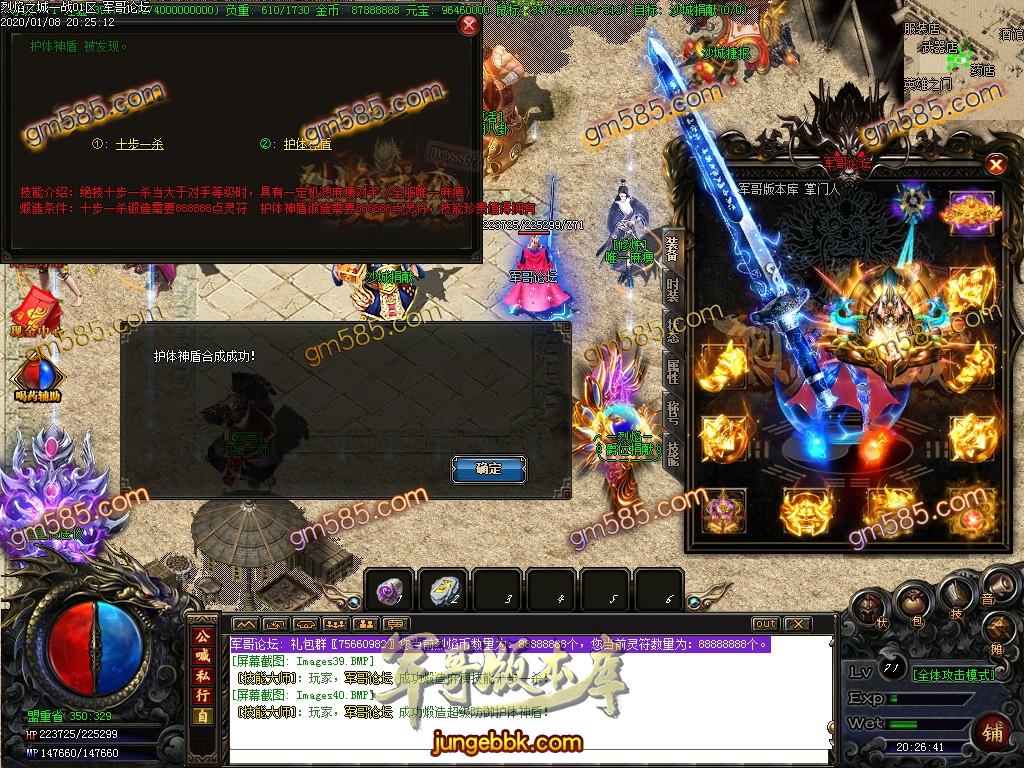This screenshot has height=768, width=1024.
Task: Choose the 十步一杀 skill option
Action: click(139, 144)
